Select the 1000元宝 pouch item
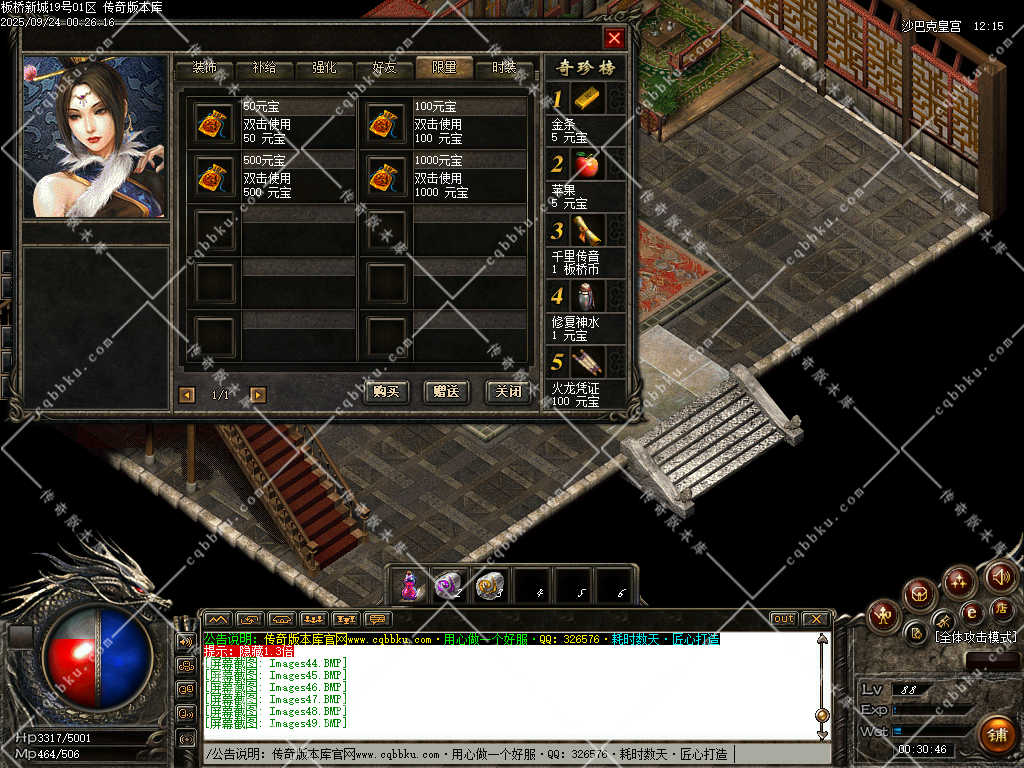Viewport: 1024px width, 768px height. coord(381,176)
